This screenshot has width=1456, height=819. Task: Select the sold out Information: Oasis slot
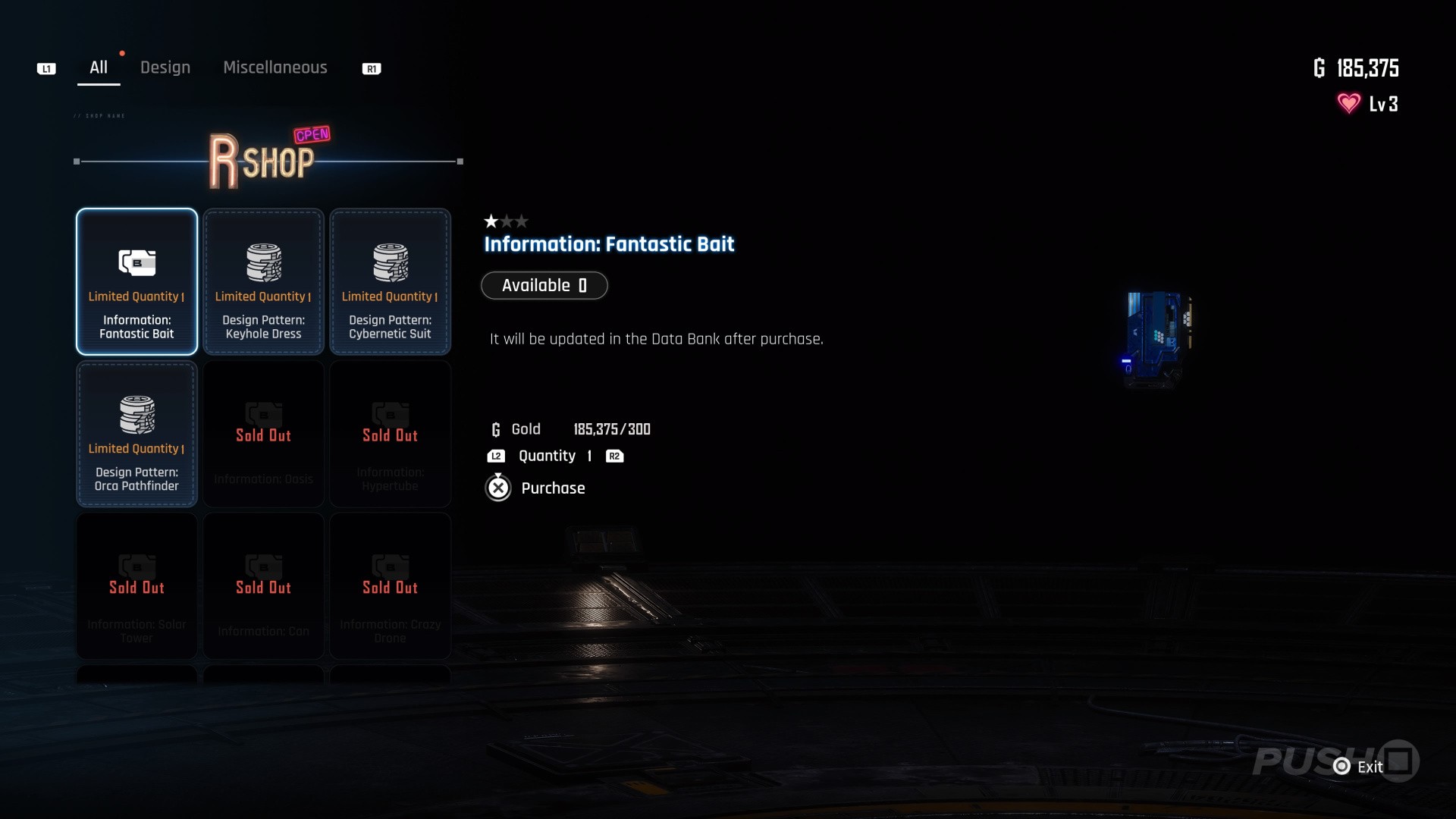pyautogui.click(x=263, y=434)
